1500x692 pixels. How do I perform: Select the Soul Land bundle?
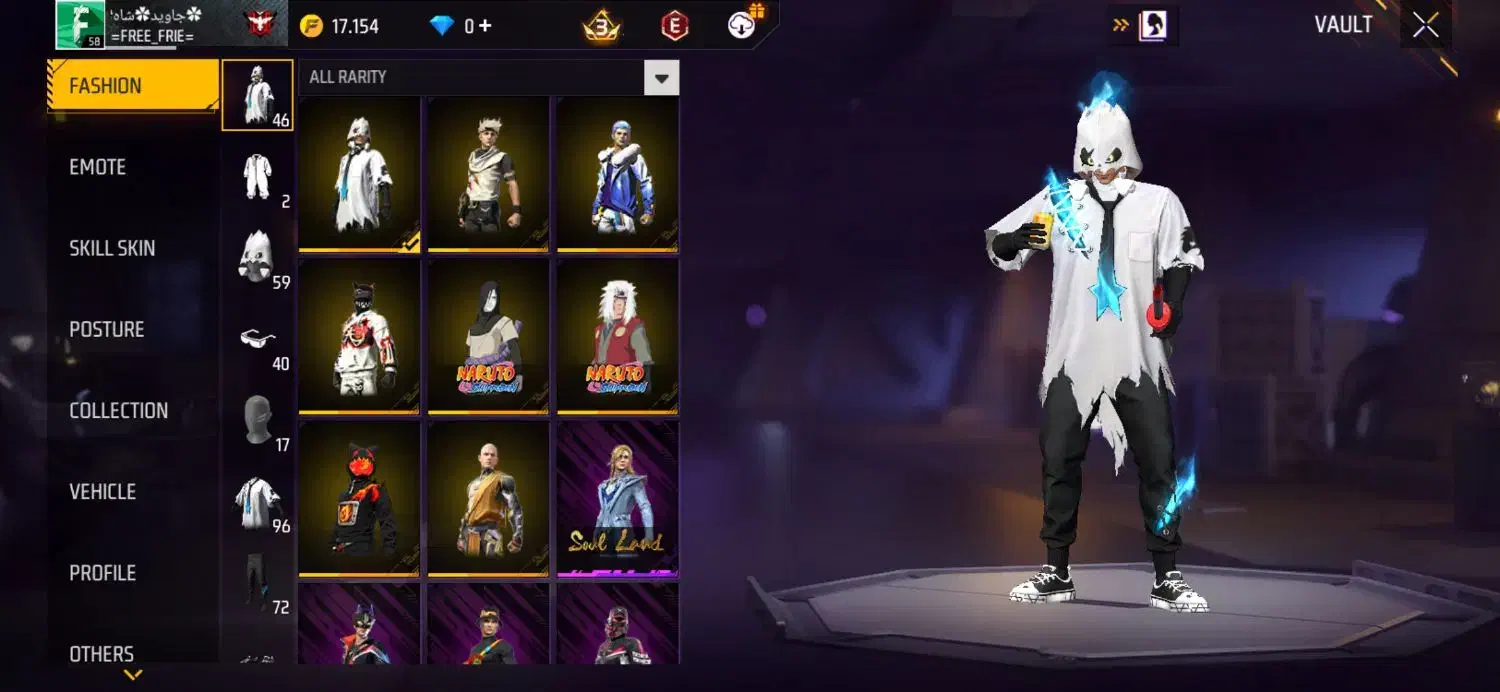(618, 498)
